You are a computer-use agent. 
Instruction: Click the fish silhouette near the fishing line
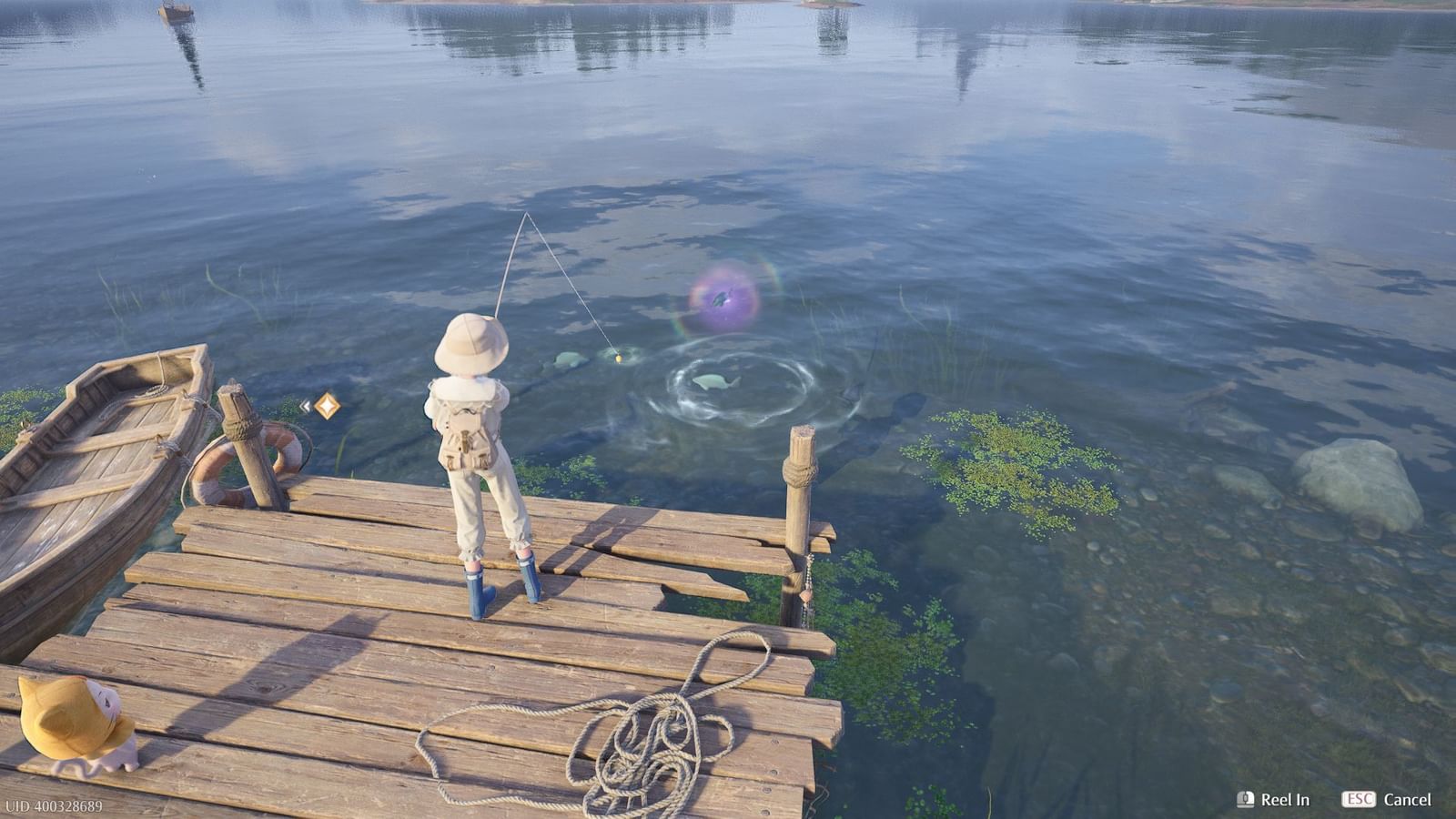(x=569, y=359)
